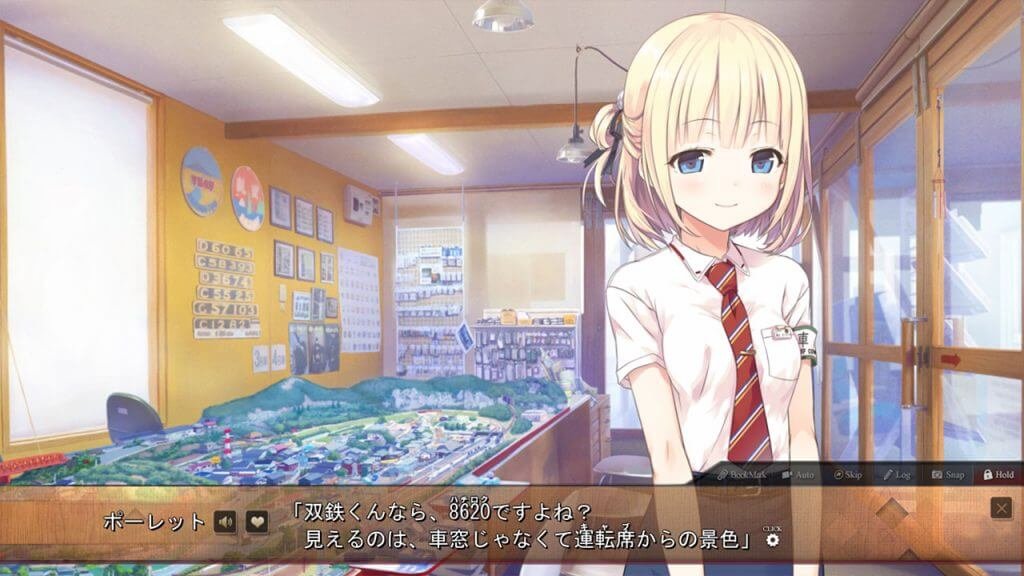
Task: Advance dialogue via the gear click indicator
Action: click(x=772, y=539)
